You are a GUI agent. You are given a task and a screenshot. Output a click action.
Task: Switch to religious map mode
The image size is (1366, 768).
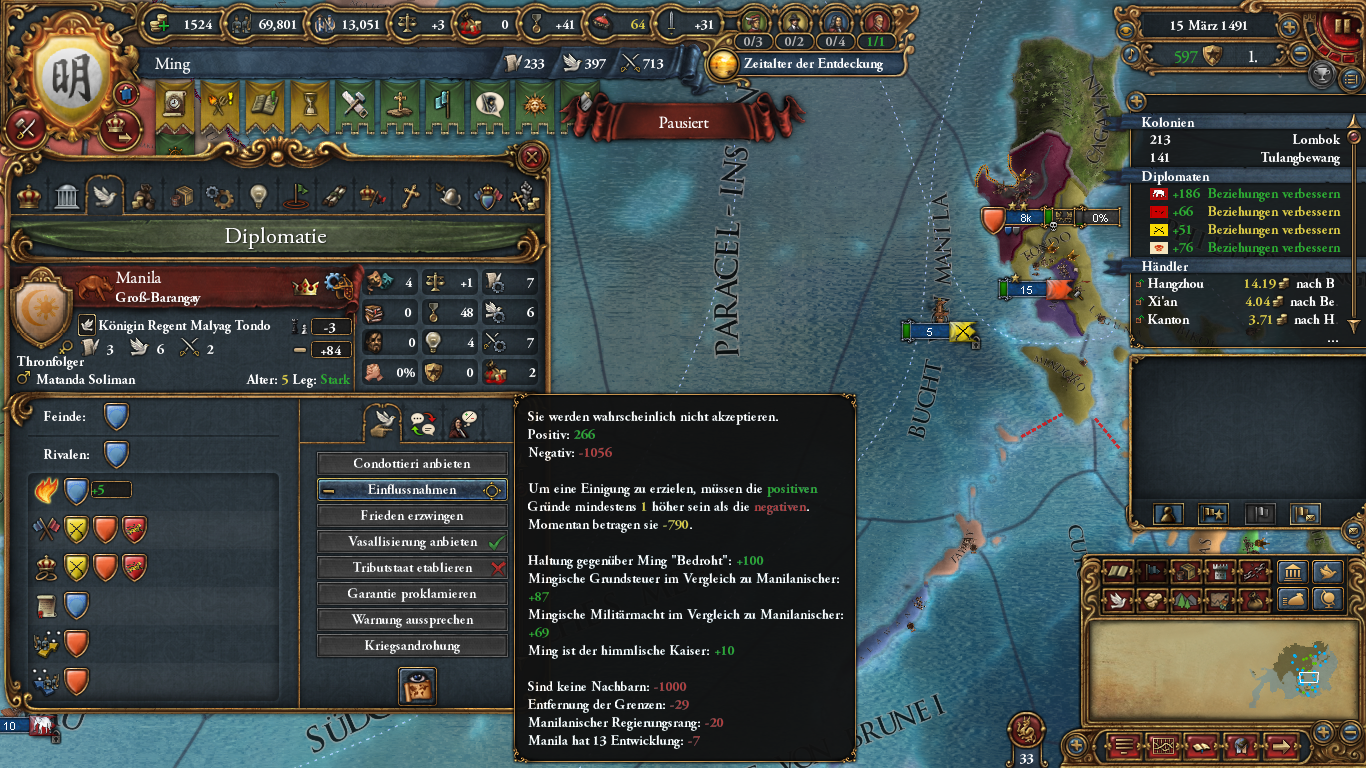point(1118,600)
